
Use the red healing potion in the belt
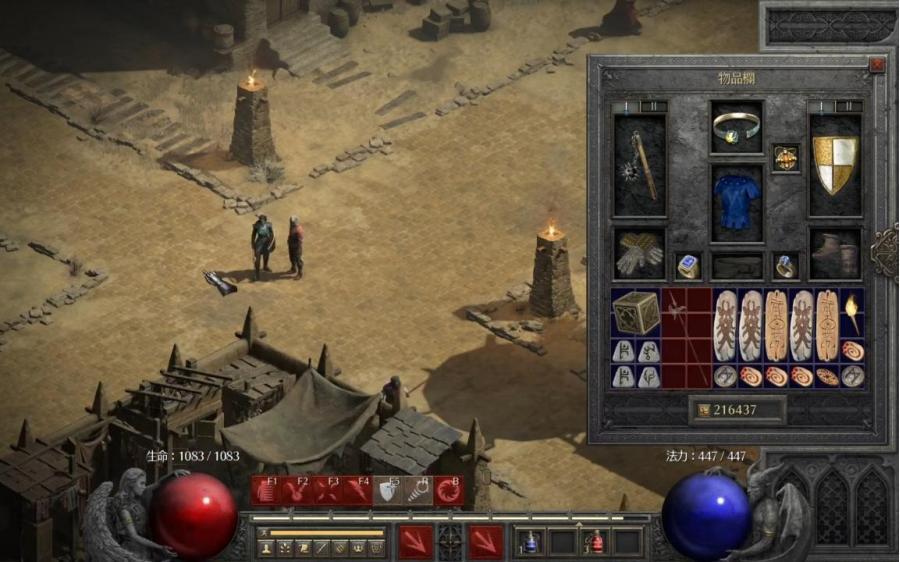[596, 543]
